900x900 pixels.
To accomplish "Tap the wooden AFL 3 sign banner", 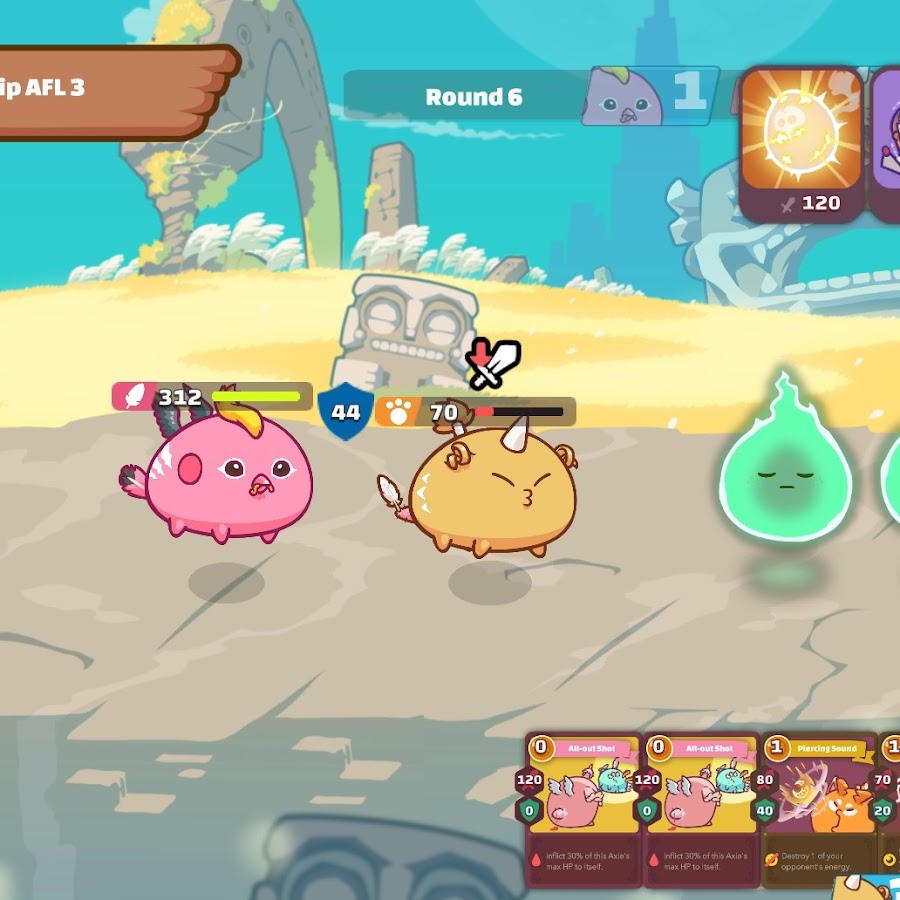I will (x=110, y=91).
